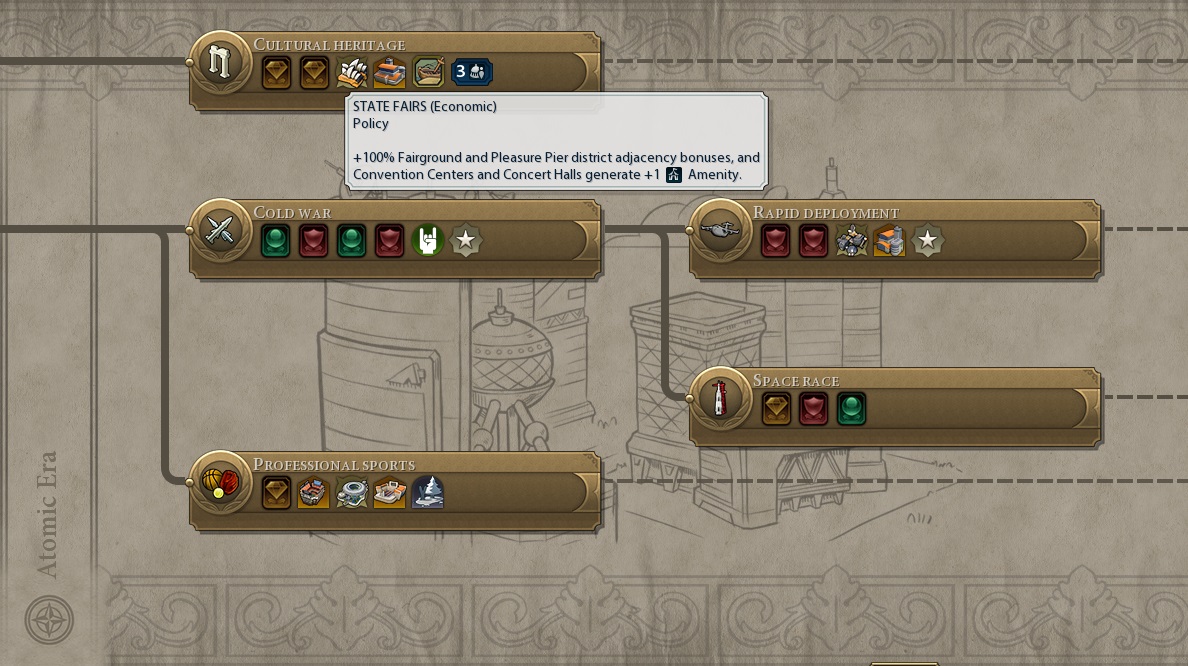Image resolution: width=1188 pixels, height=666 pixels.
Task: Click the star icon in Cold War
Action: 465,241
